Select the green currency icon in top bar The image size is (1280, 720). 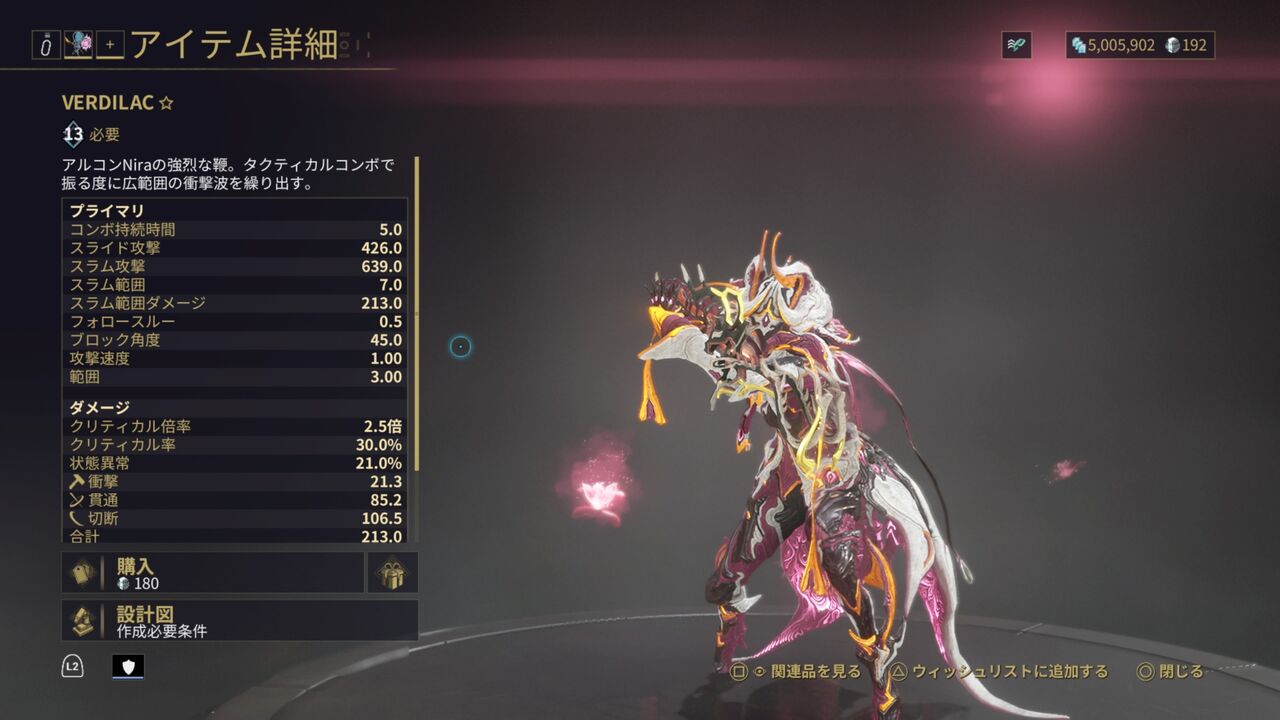1019,43
